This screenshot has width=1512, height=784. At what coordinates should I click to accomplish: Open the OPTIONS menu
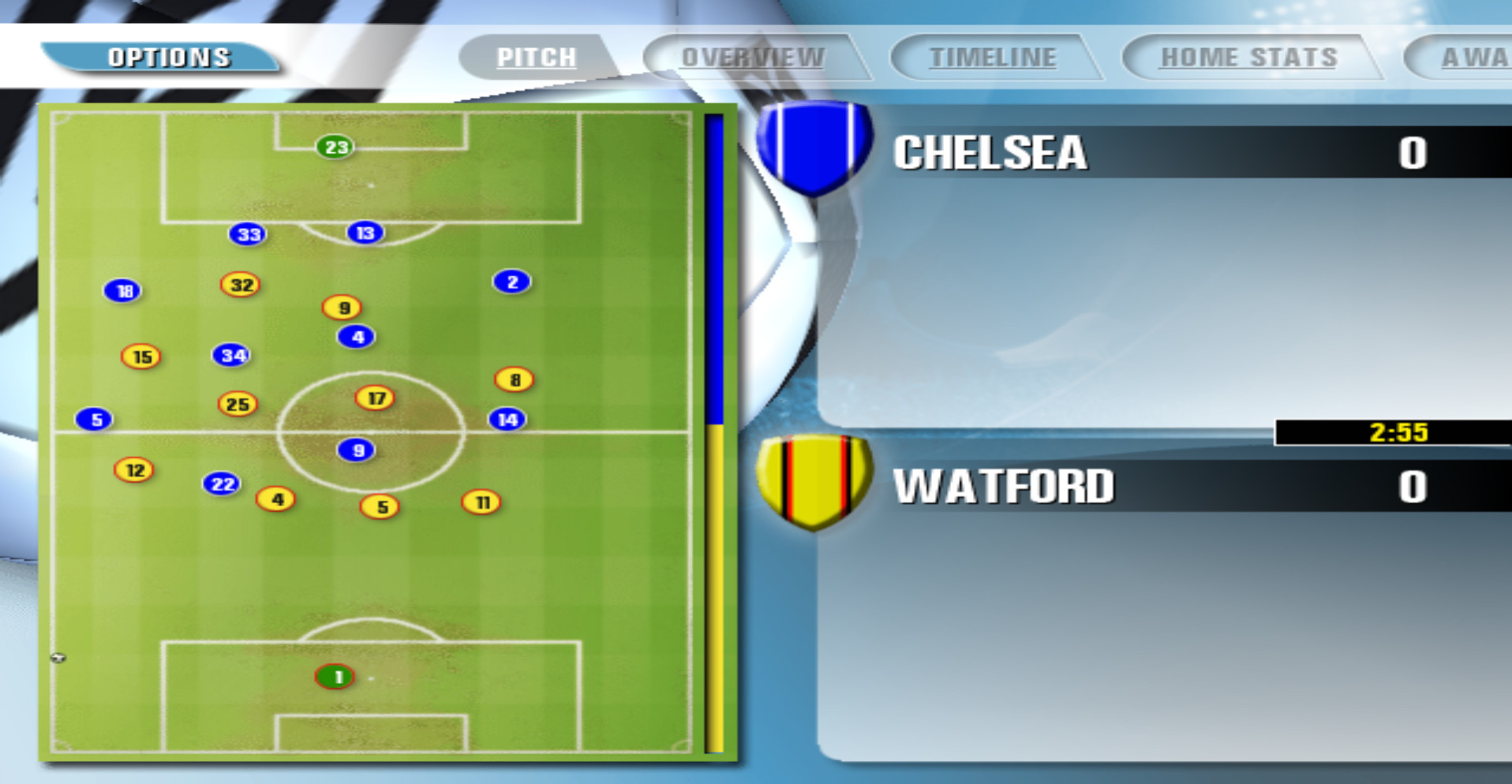(x=168, y=56)
